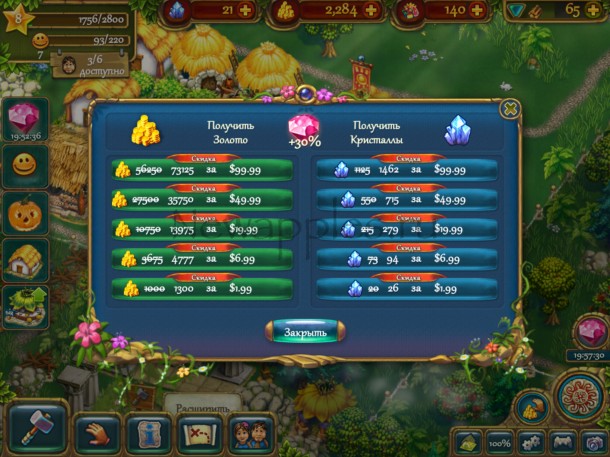The height and width of the screenshot is (457, 610).
Task: Dismiss the shop using the X button
Action: (x=509, y=108)
